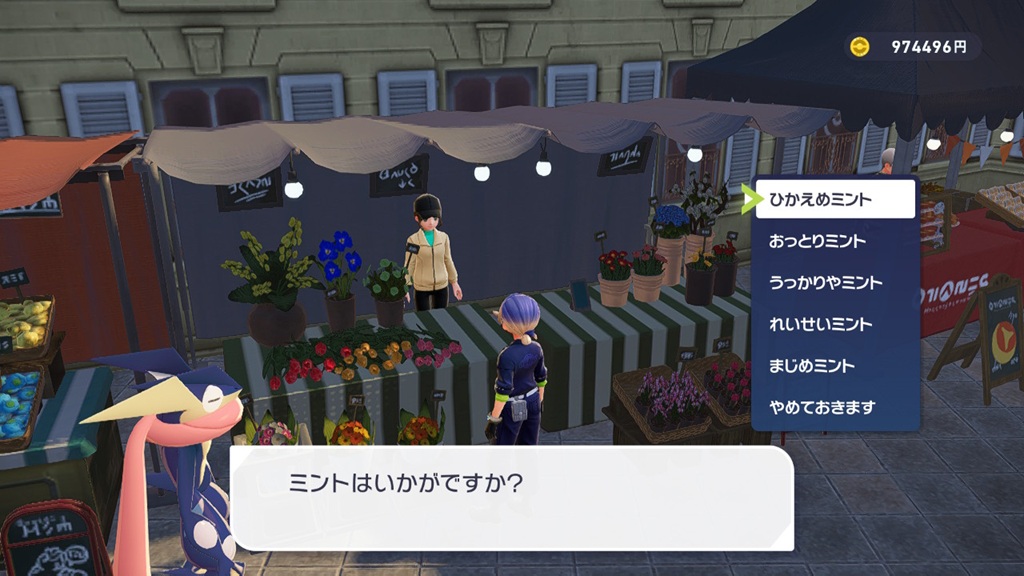Pick the うっかりやミント entry
Screen dimensions: 1024x576
835,283
